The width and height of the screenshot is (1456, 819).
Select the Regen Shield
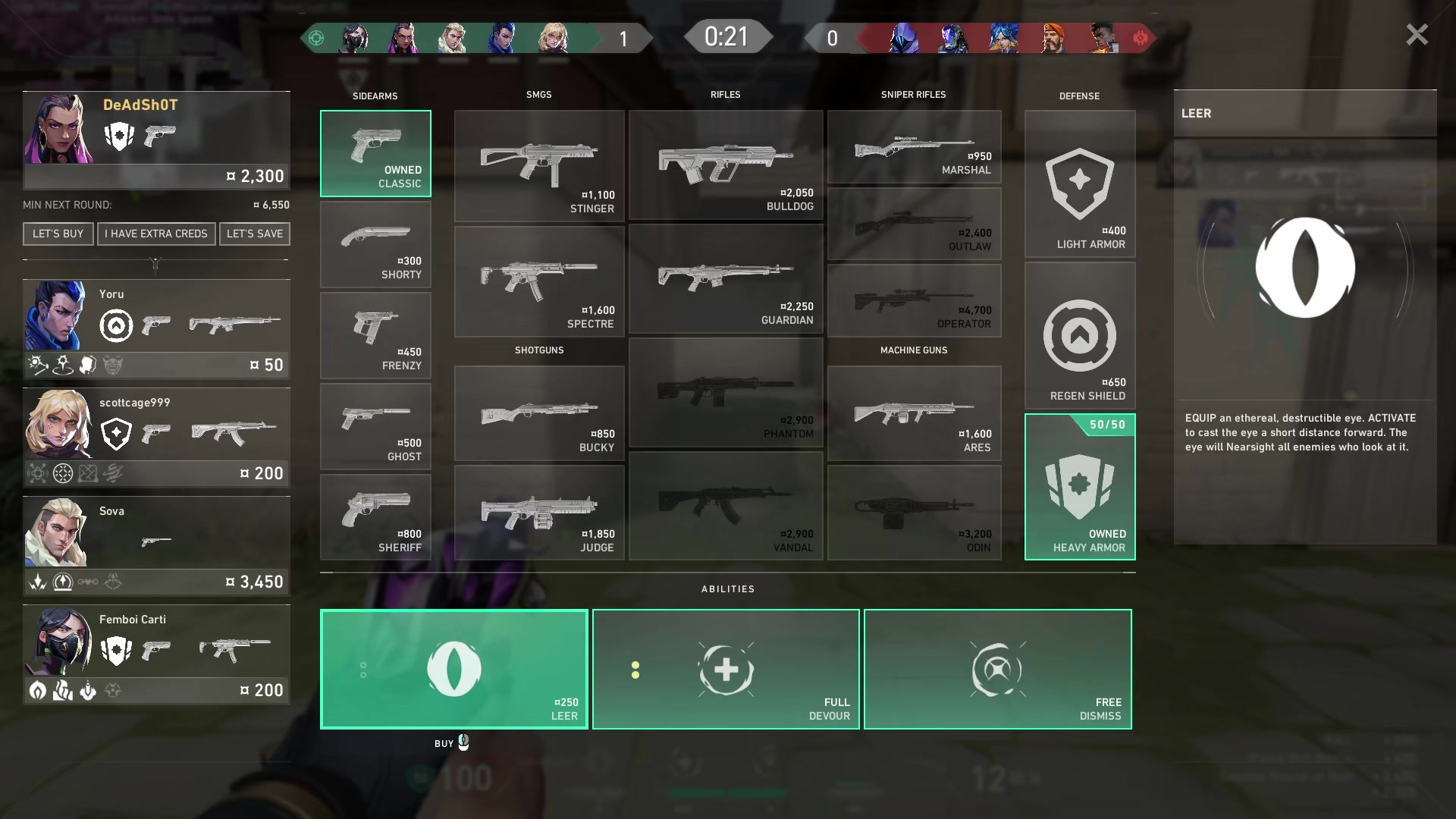coord(1080,336)
